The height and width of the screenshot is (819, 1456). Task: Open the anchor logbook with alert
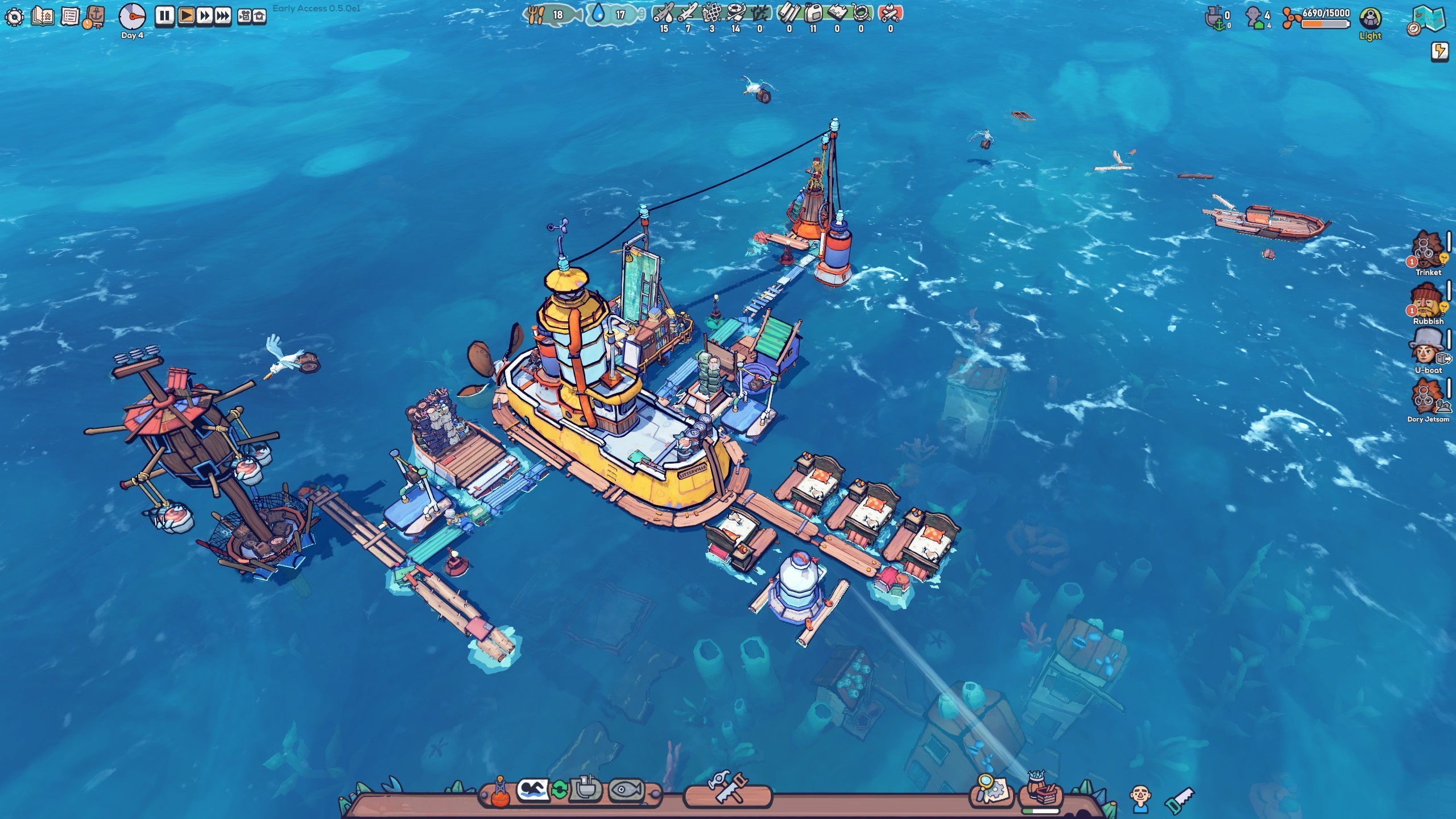[x=95, y=16]
